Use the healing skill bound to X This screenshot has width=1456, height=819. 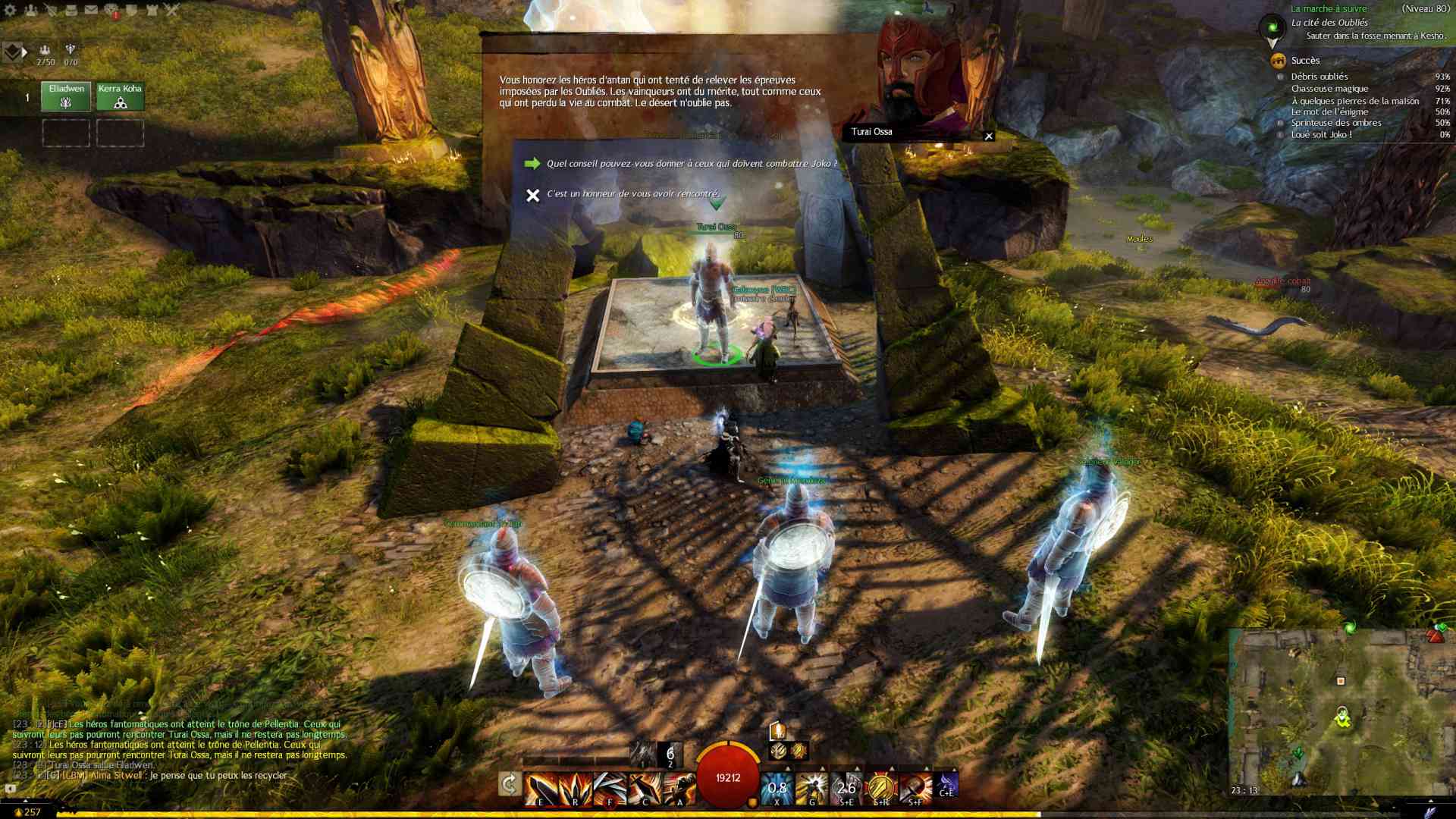click(x=777, y=789)
